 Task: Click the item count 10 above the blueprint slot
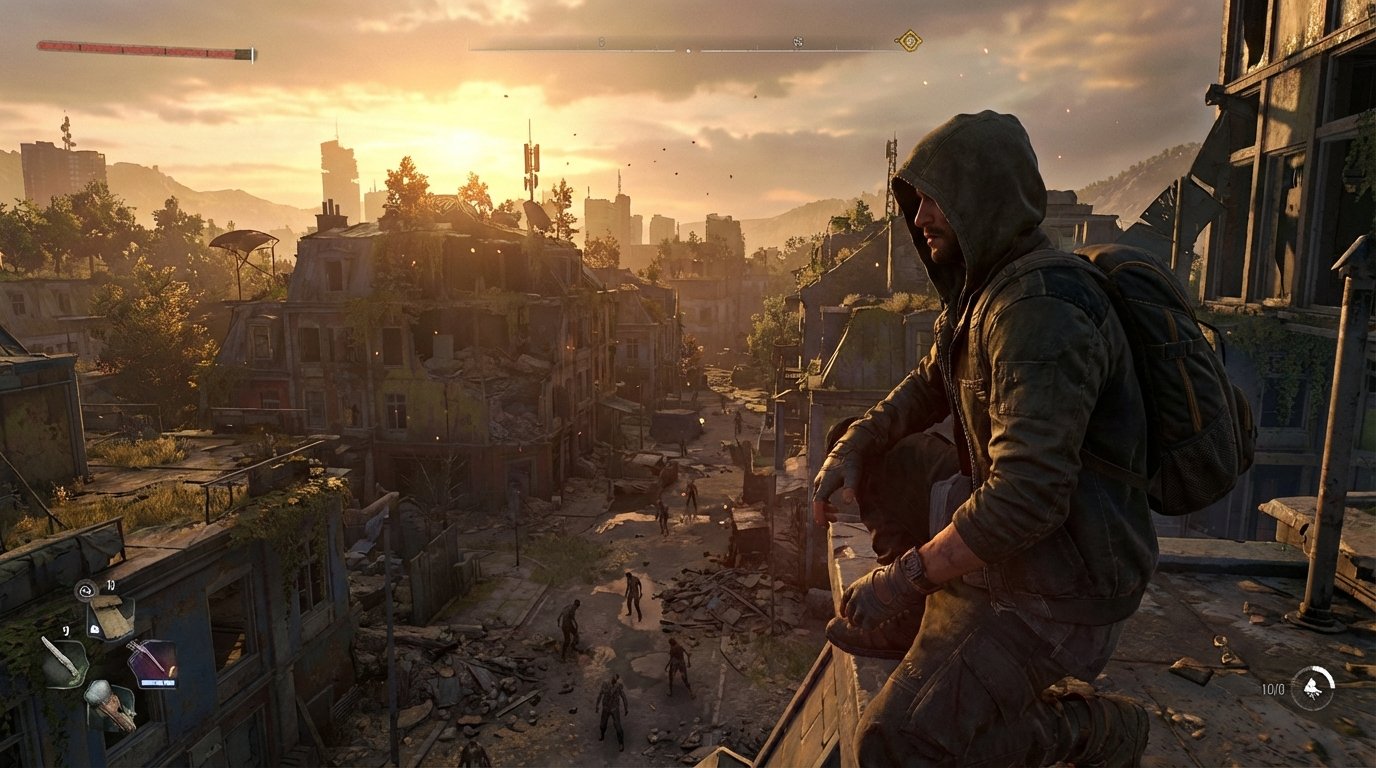111,585
